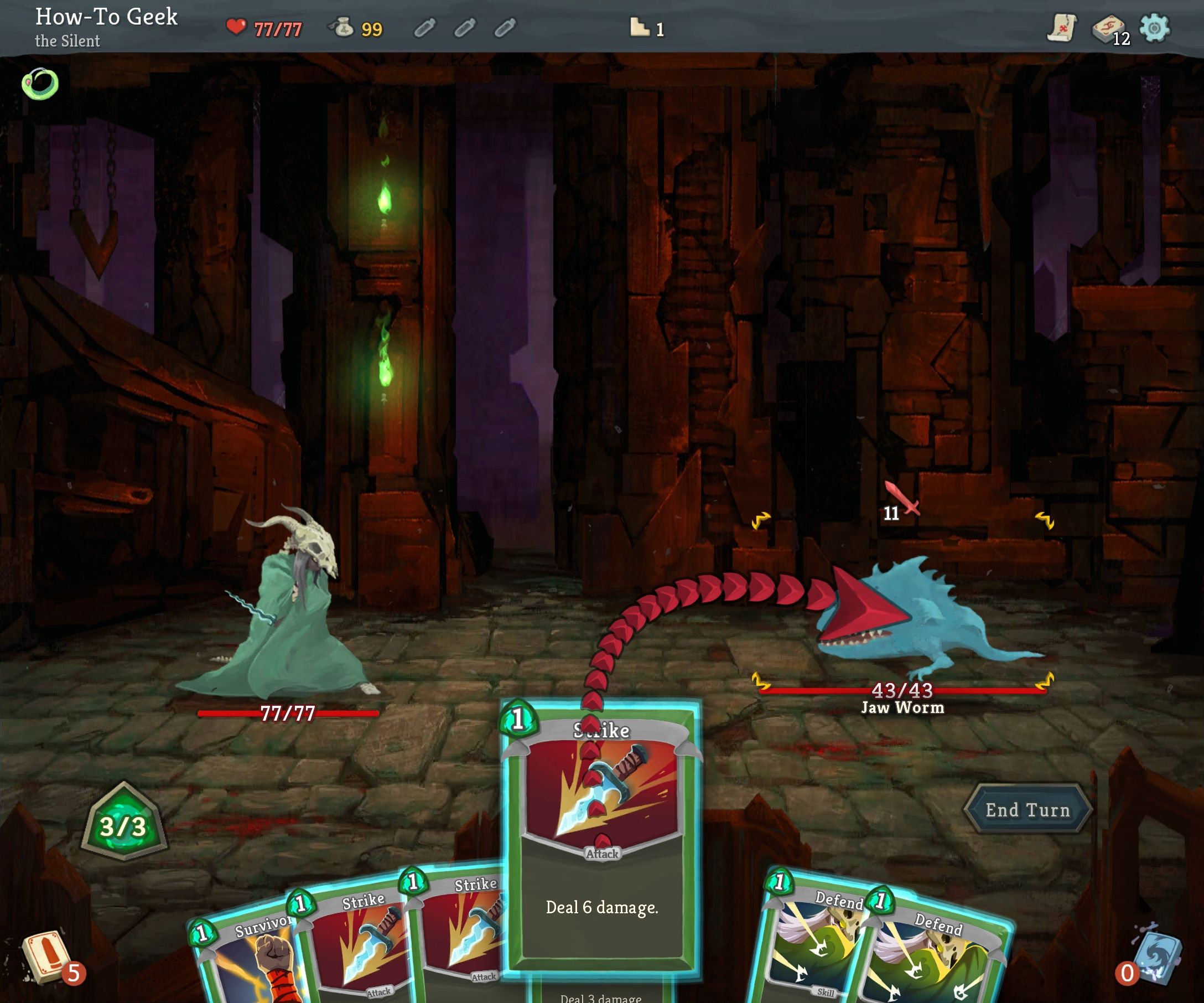The image size is (1204, 1003).
Task: Inspect the Ring of the Snake relic
Action: click(40, 84)
